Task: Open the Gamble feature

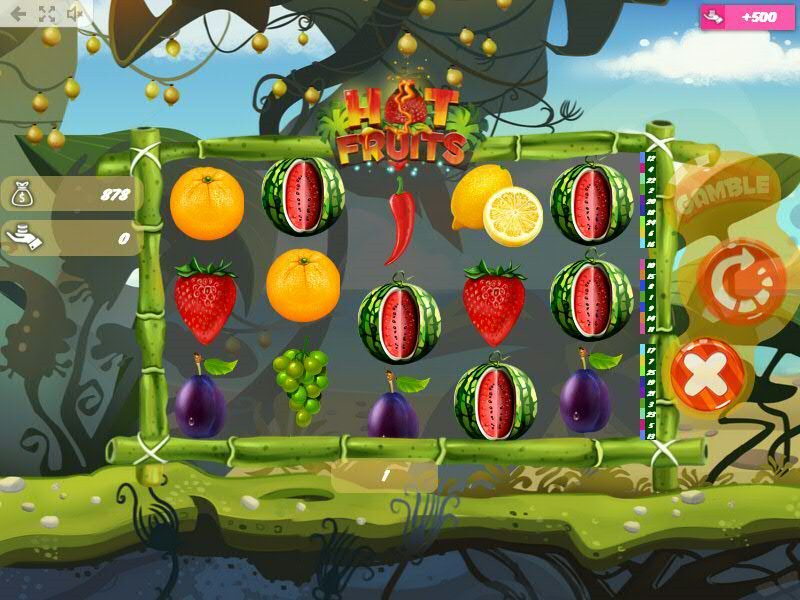Action: click(726, 190)
